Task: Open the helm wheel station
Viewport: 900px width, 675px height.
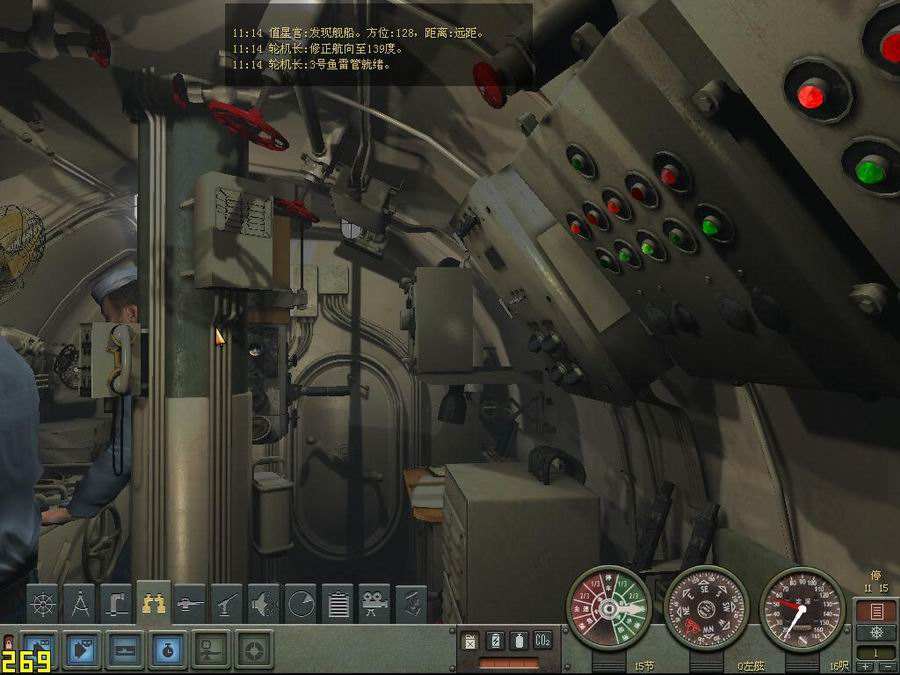Action: 41,604
